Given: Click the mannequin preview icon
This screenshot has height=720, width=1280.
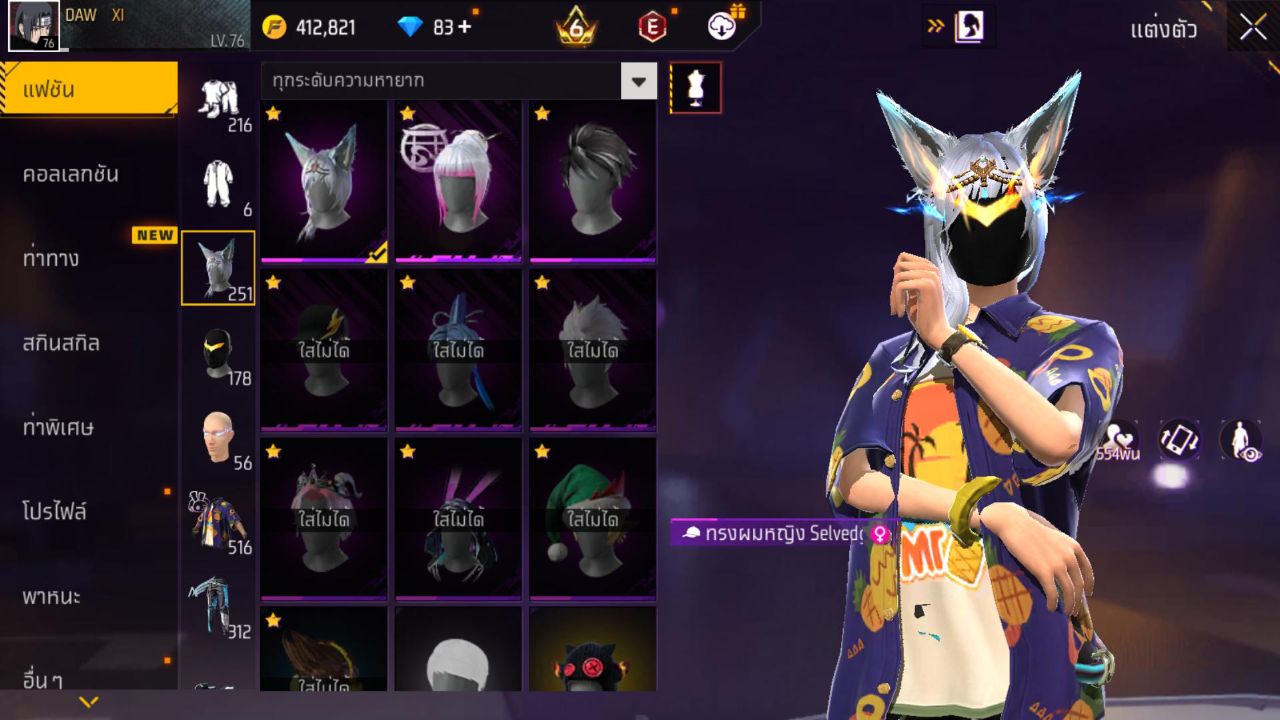Looking at the screenshot, I should (x=695, y=88).
